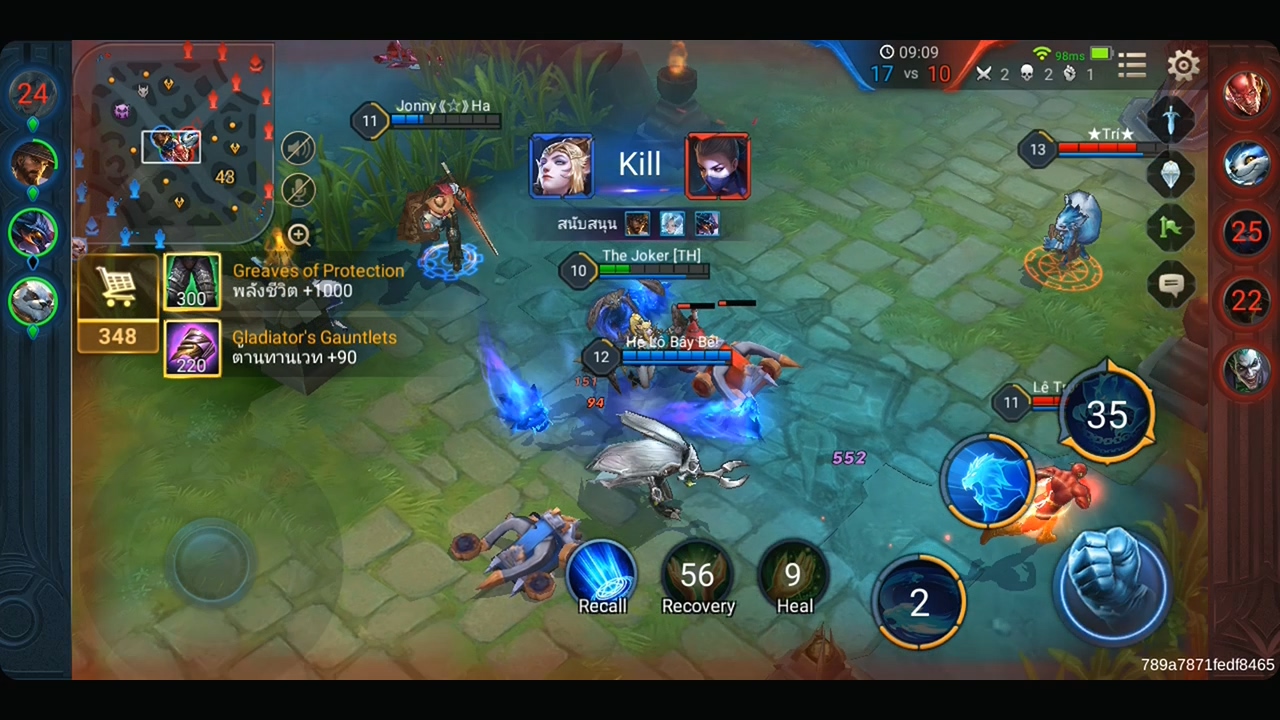Open the settings gear
1280x720 pixels.
[1183, 66]
